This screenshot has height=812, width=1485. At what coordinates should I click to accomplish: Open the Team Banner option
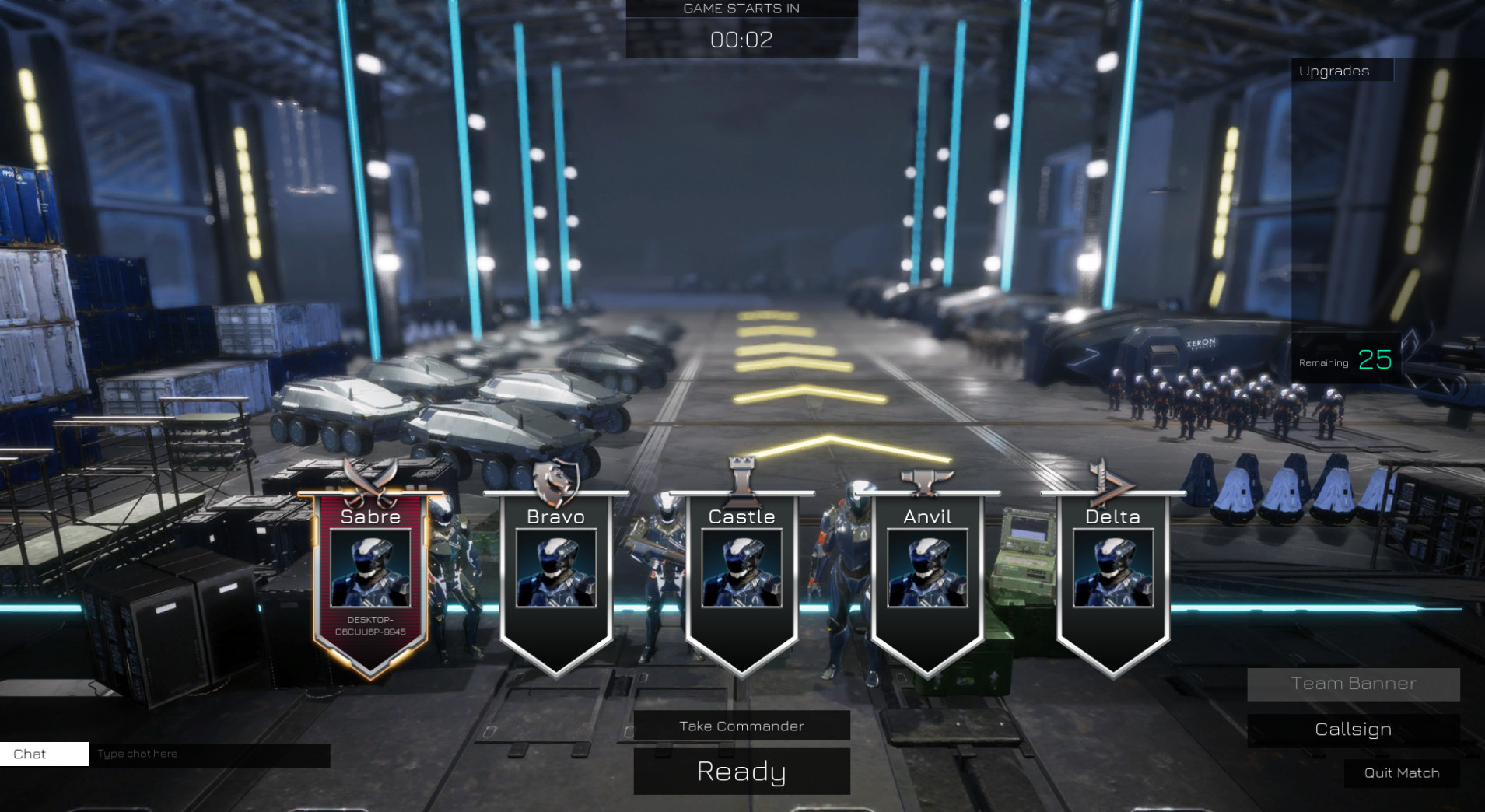click(x=1353, y=684)
